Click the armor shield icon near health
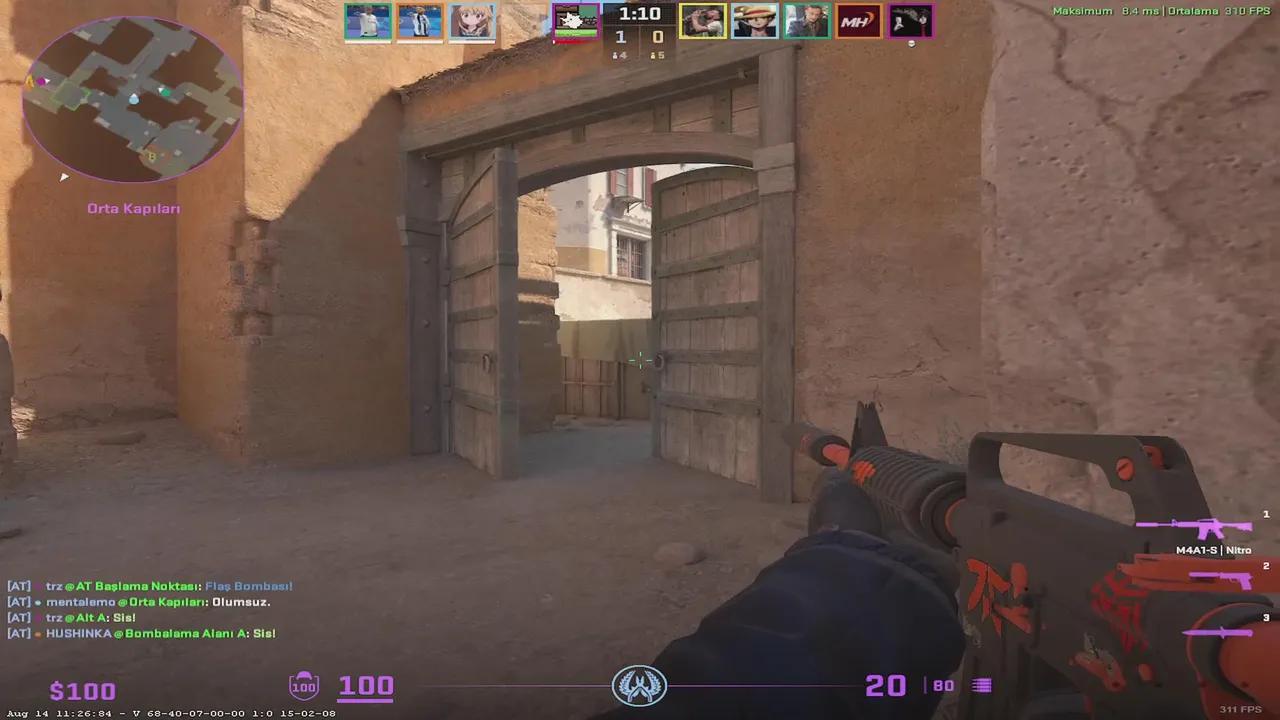1280x720 pixels. (x=303, y=685)
